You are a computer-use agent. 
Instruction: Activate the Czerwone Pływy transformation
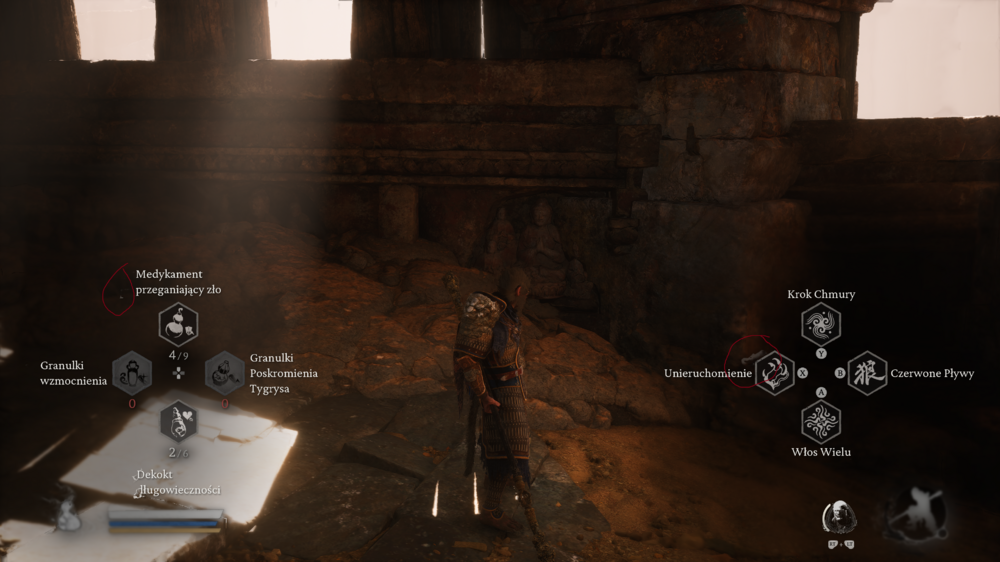point(867,373)
